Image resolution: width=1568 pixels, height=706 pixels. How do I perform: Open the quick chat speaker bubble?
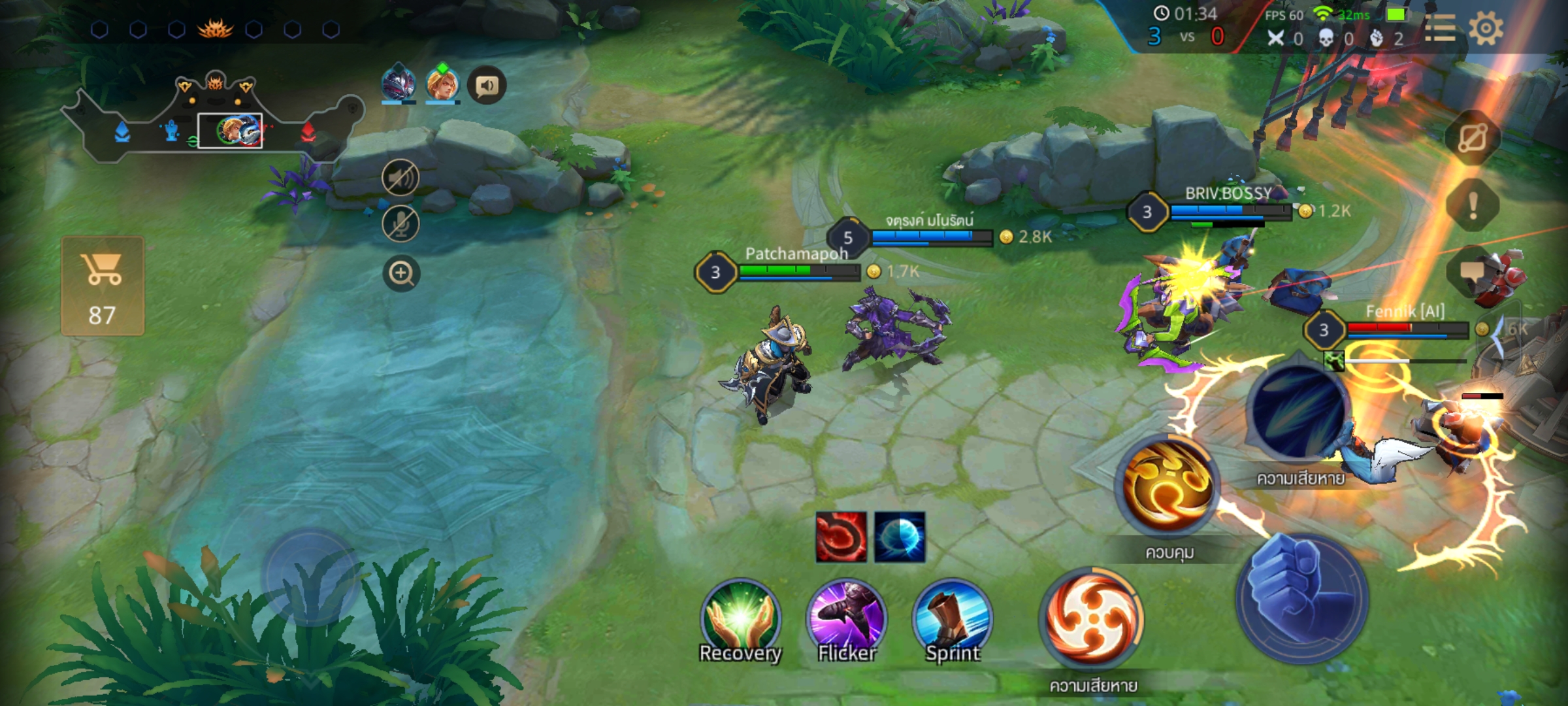point(487,86)
